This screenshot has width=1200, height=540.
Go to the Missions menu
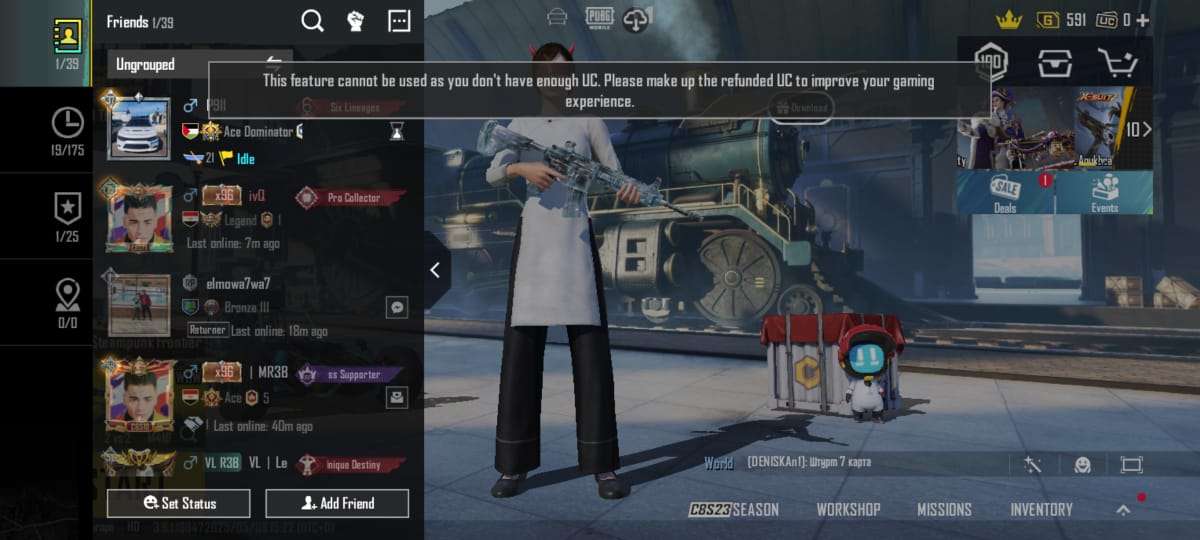944,509
